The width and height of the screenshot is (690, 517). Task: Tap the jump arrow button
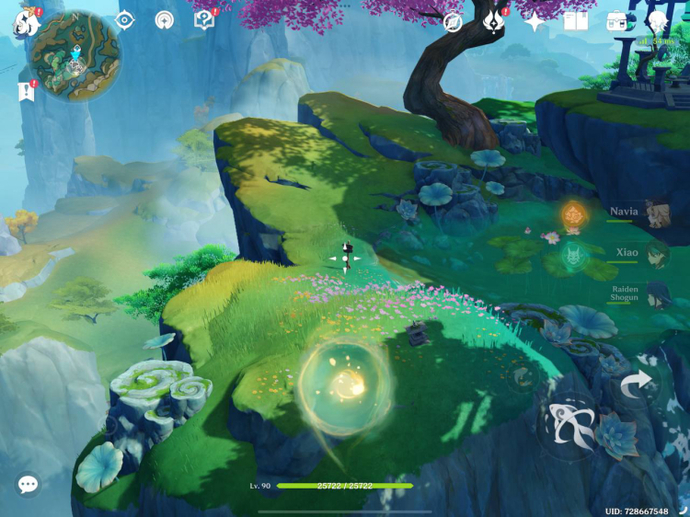636,385
